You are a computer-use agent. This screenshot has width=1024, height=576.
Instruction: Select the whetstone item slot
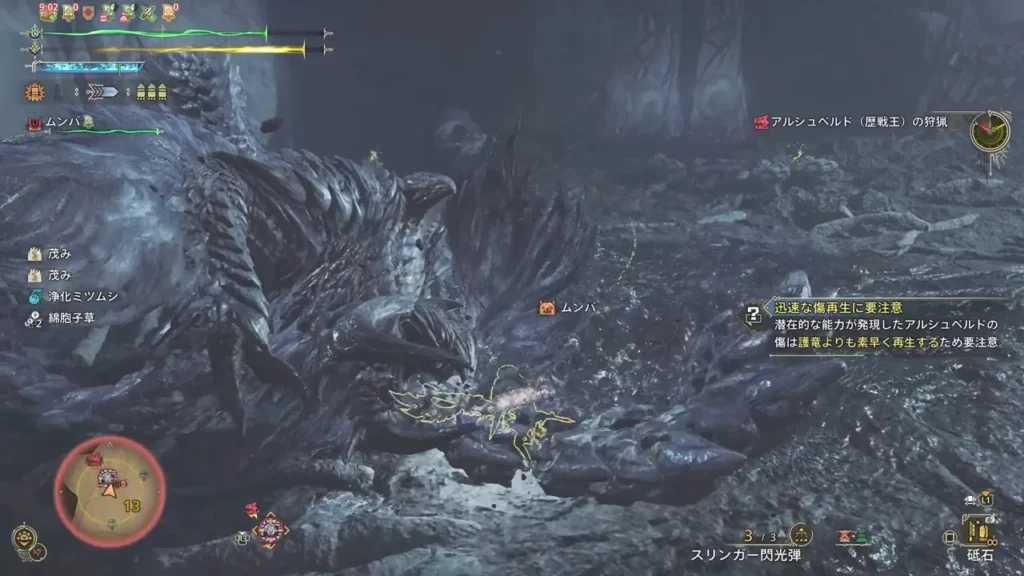[x=980, y=530]
